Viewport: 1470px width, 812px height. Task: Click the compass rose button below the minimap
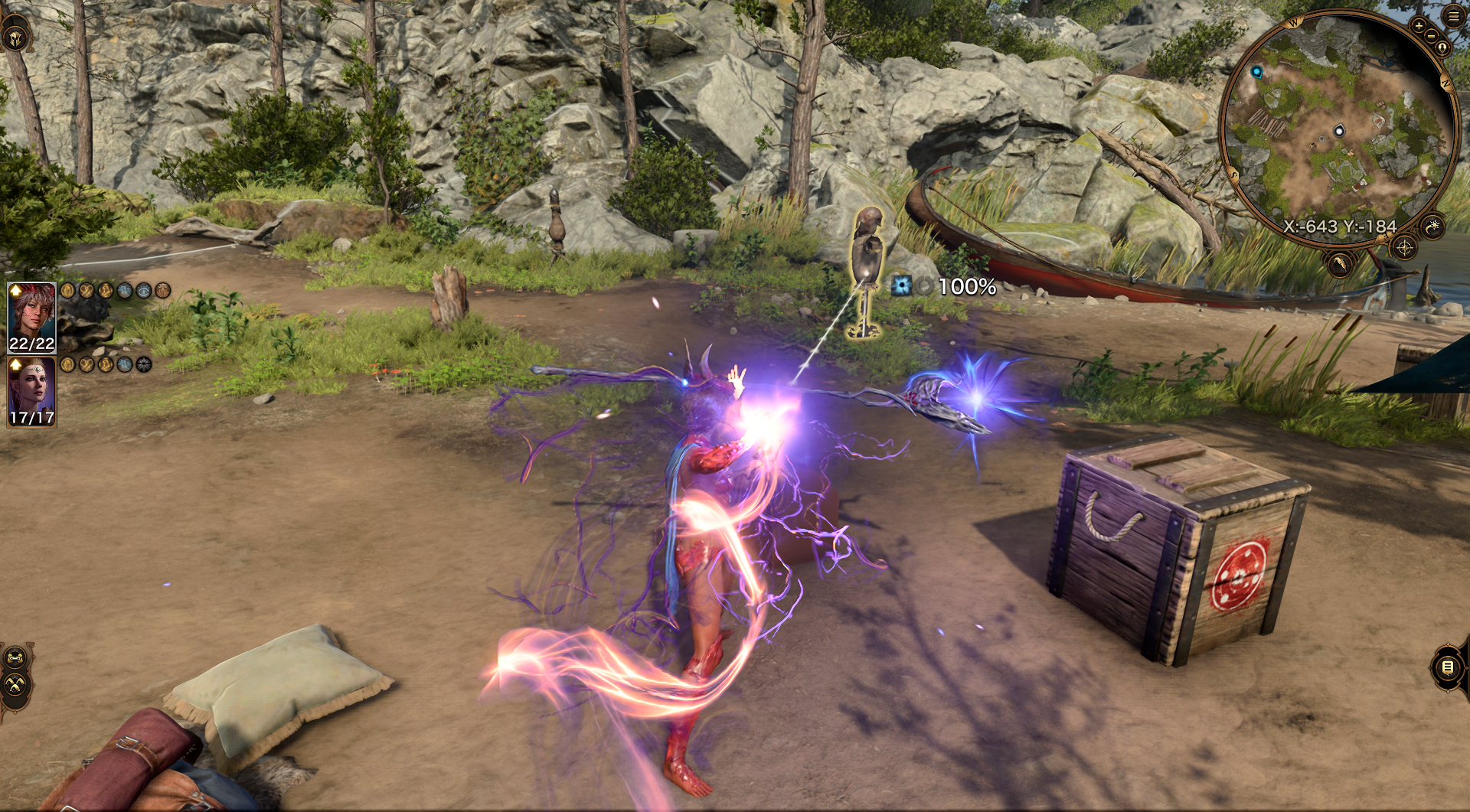click(x=1404, y=247)
